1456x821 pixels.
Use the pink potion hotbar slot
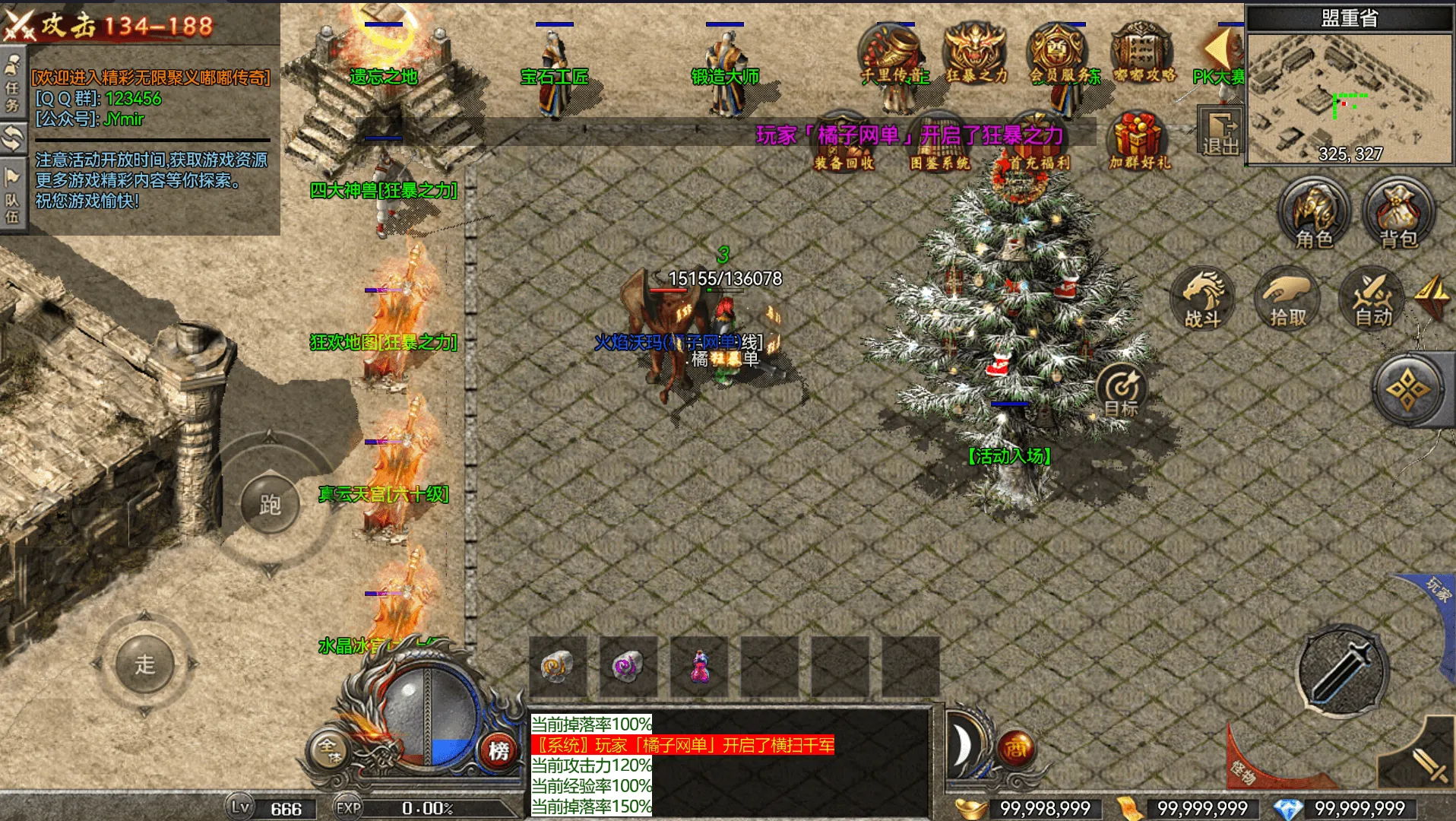(x=698, y=667)
